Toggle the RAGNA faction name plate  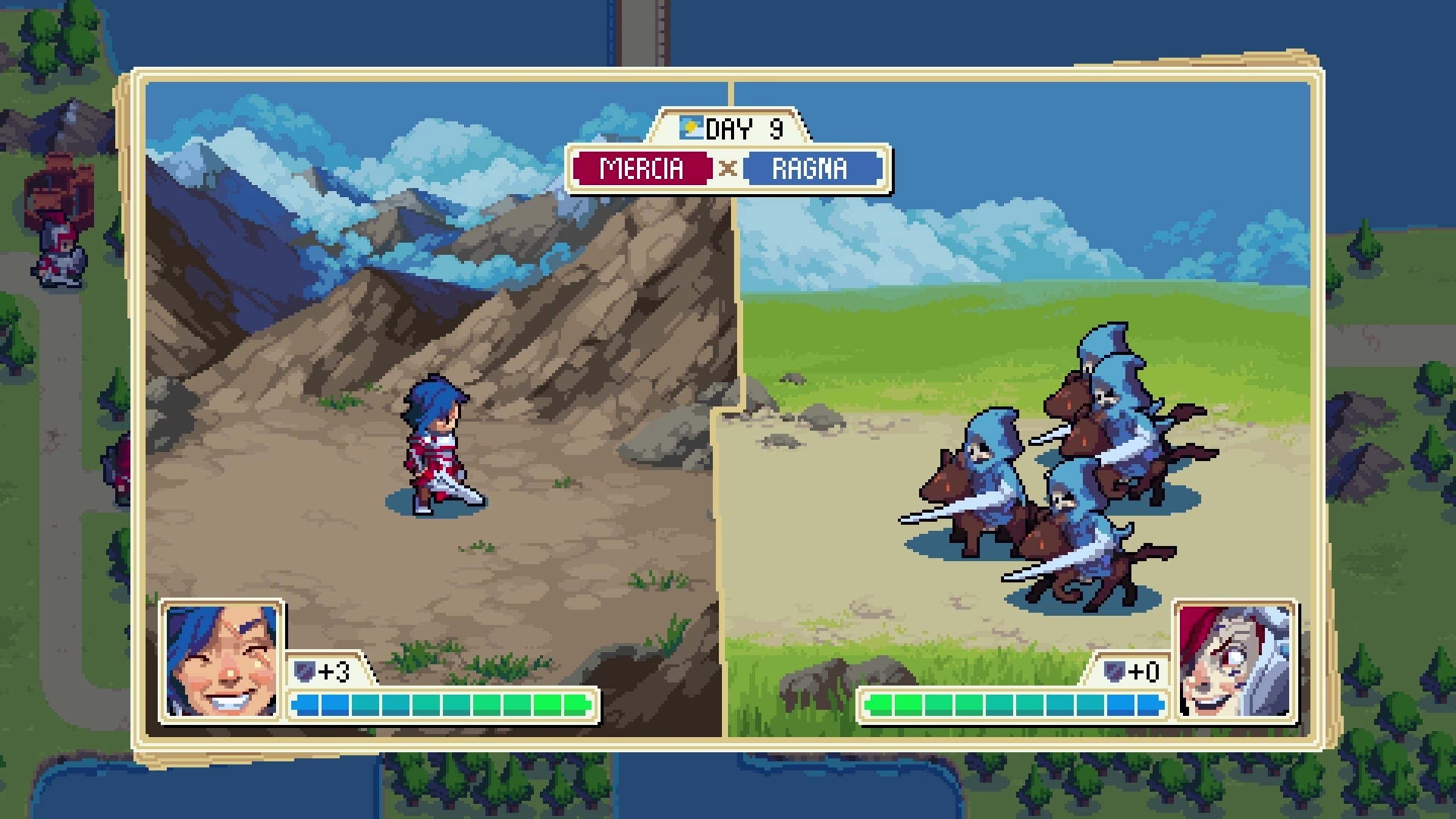pos(811,169)
